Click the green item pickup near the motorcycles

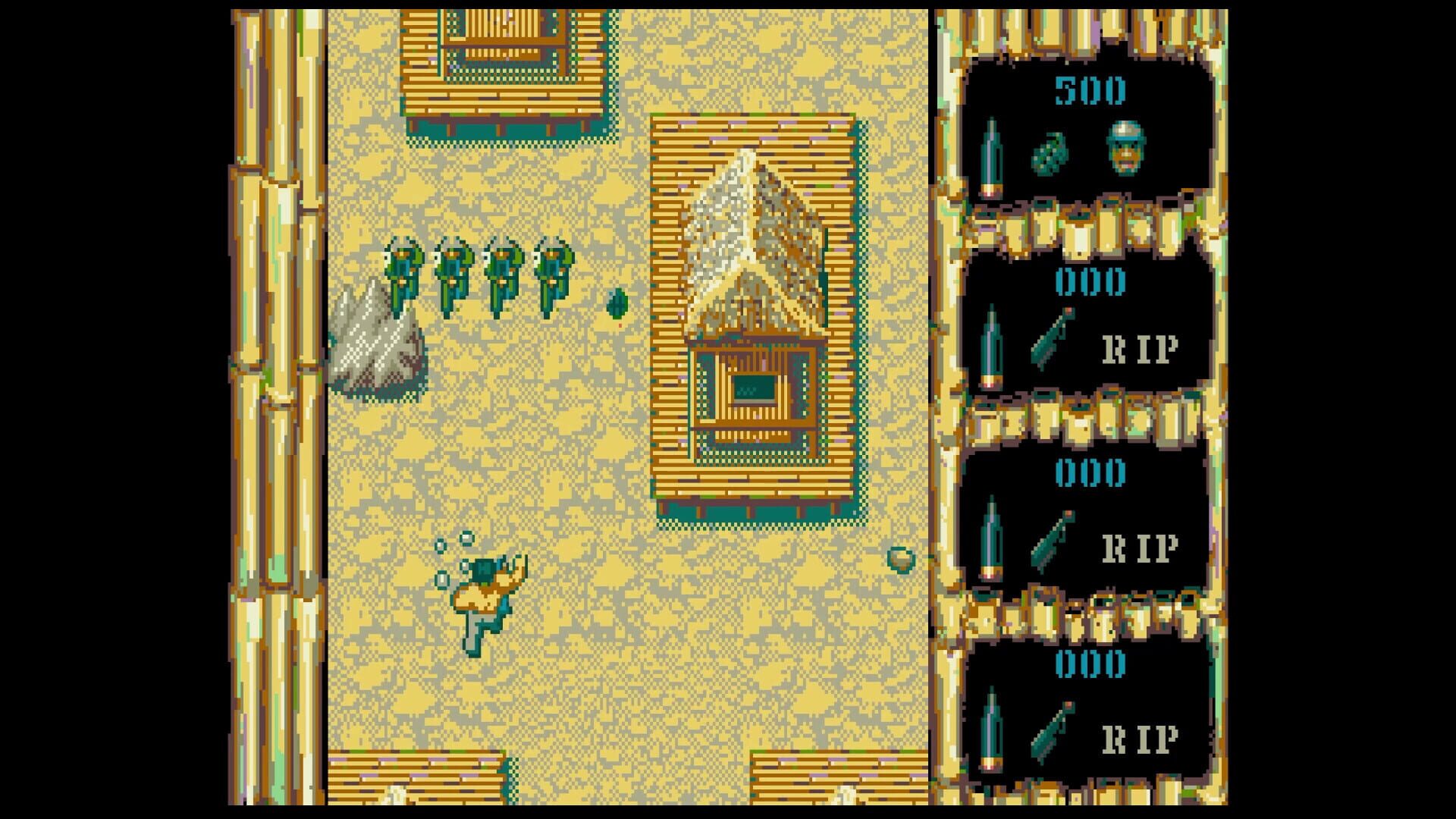pos(616,304)
